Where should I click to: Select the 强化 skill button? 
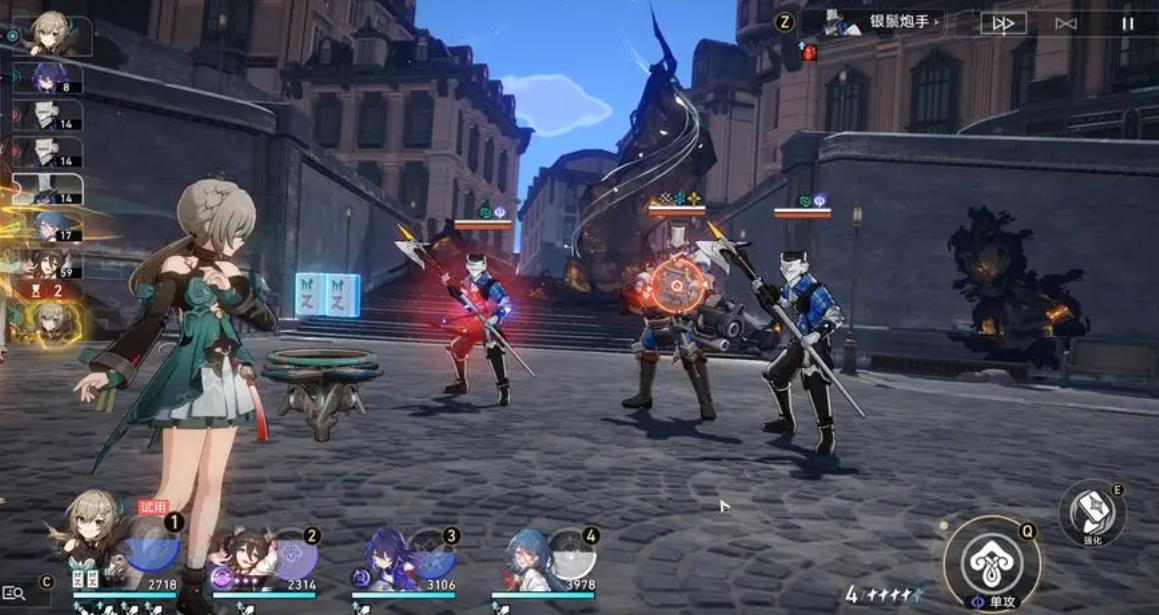1092,512
